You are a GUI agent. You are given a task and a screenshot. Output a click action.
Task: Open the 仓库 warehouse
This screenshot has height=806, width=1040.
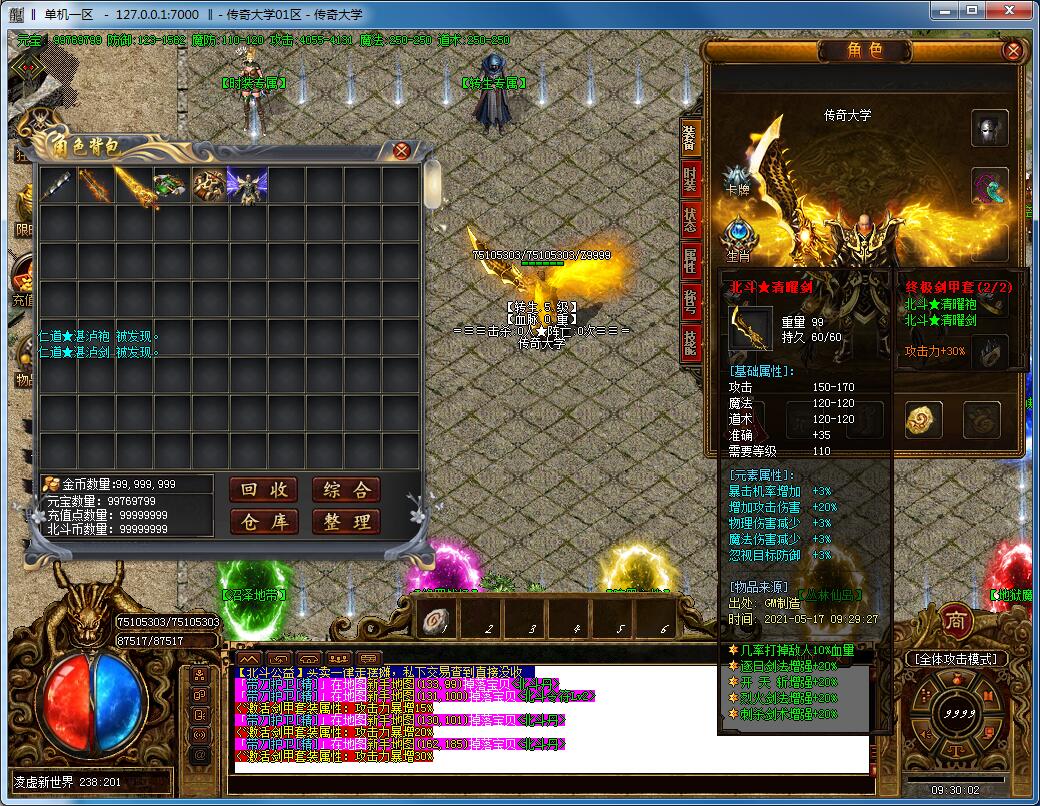coord(264,521)
